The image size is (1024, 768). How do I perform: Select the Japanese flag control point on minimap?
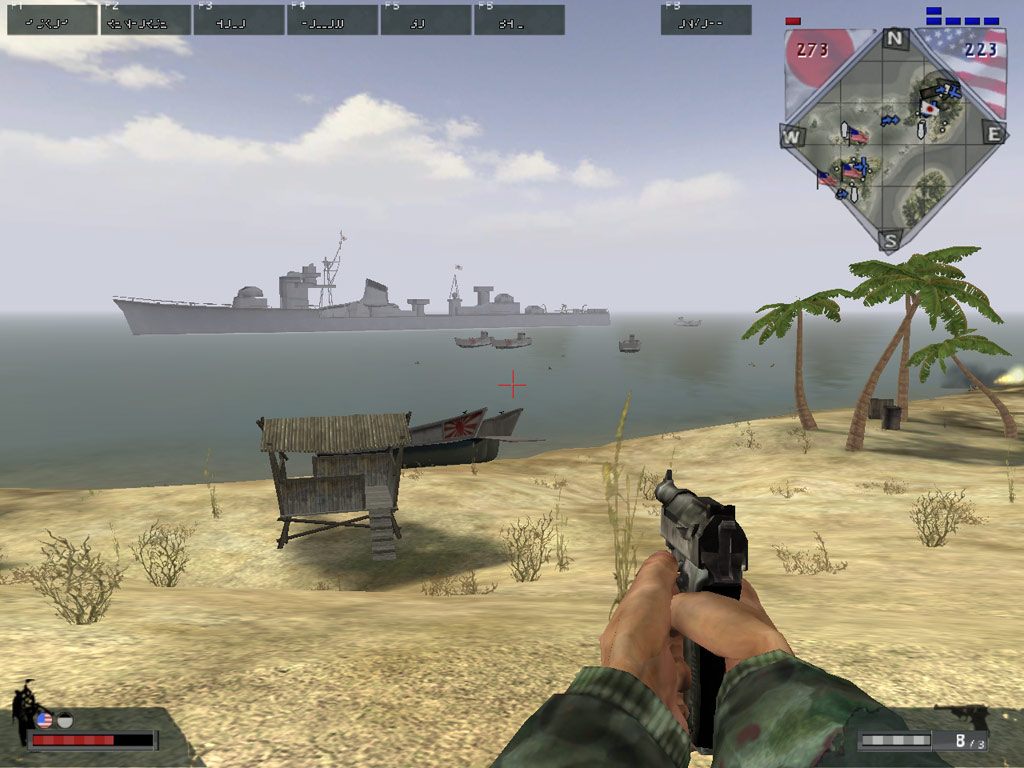click(x=930, y=107)
